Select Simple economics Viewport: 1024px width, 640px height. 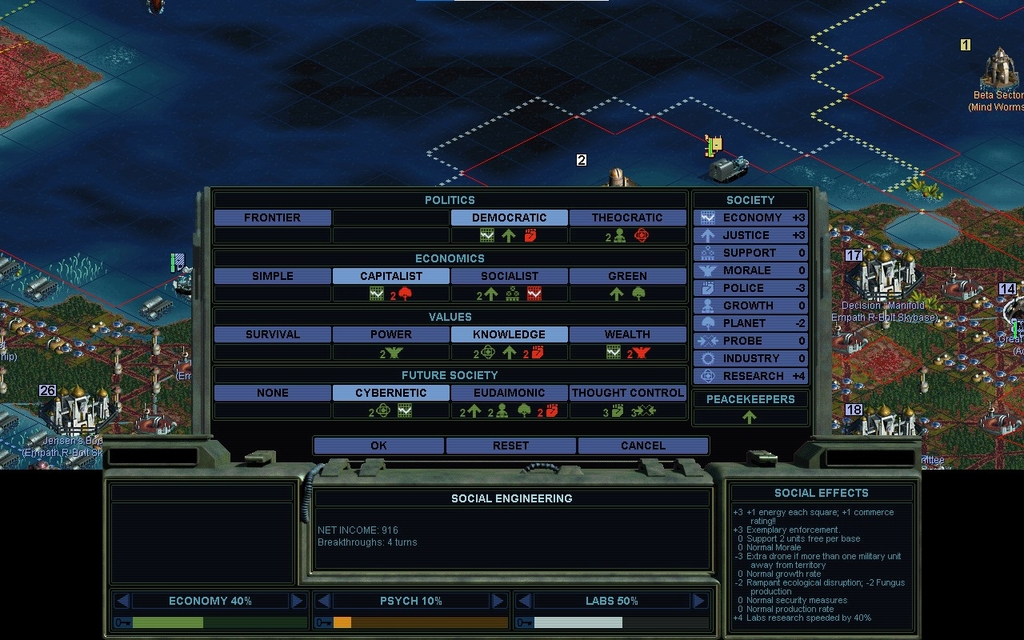272,276
